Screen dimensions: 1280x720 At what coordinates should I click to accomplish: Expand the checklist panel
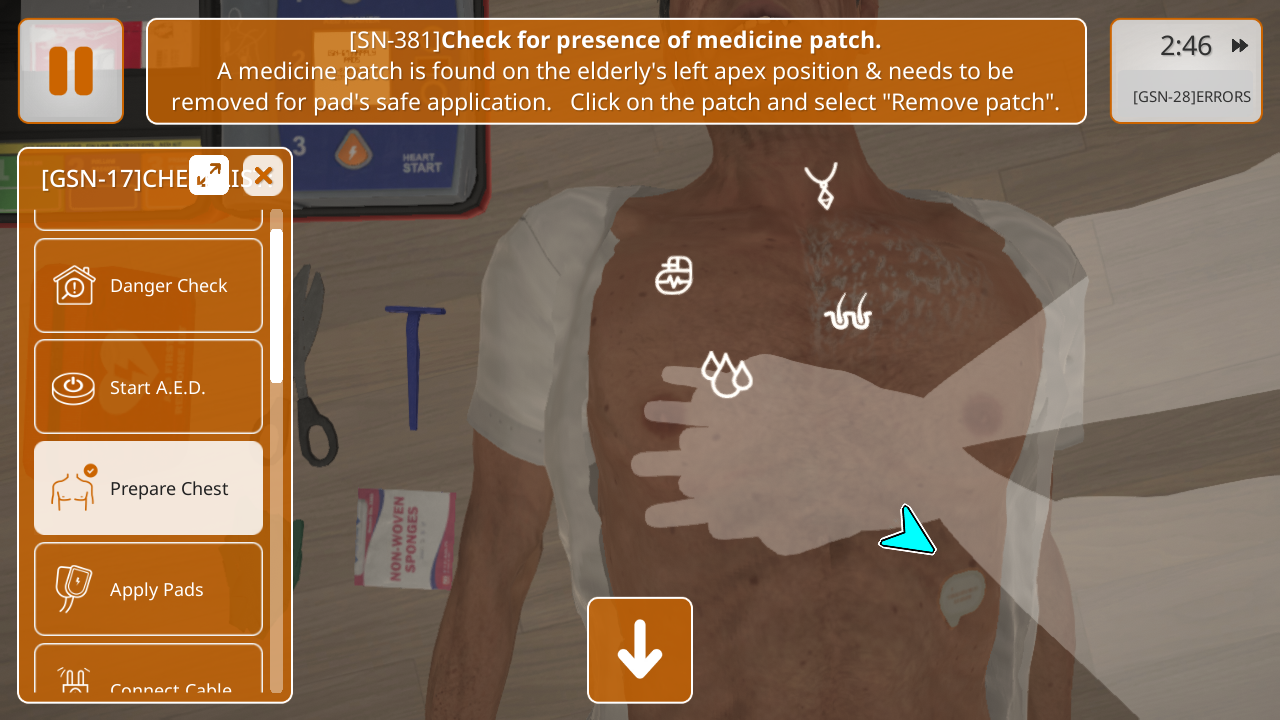tap(209, 176)
